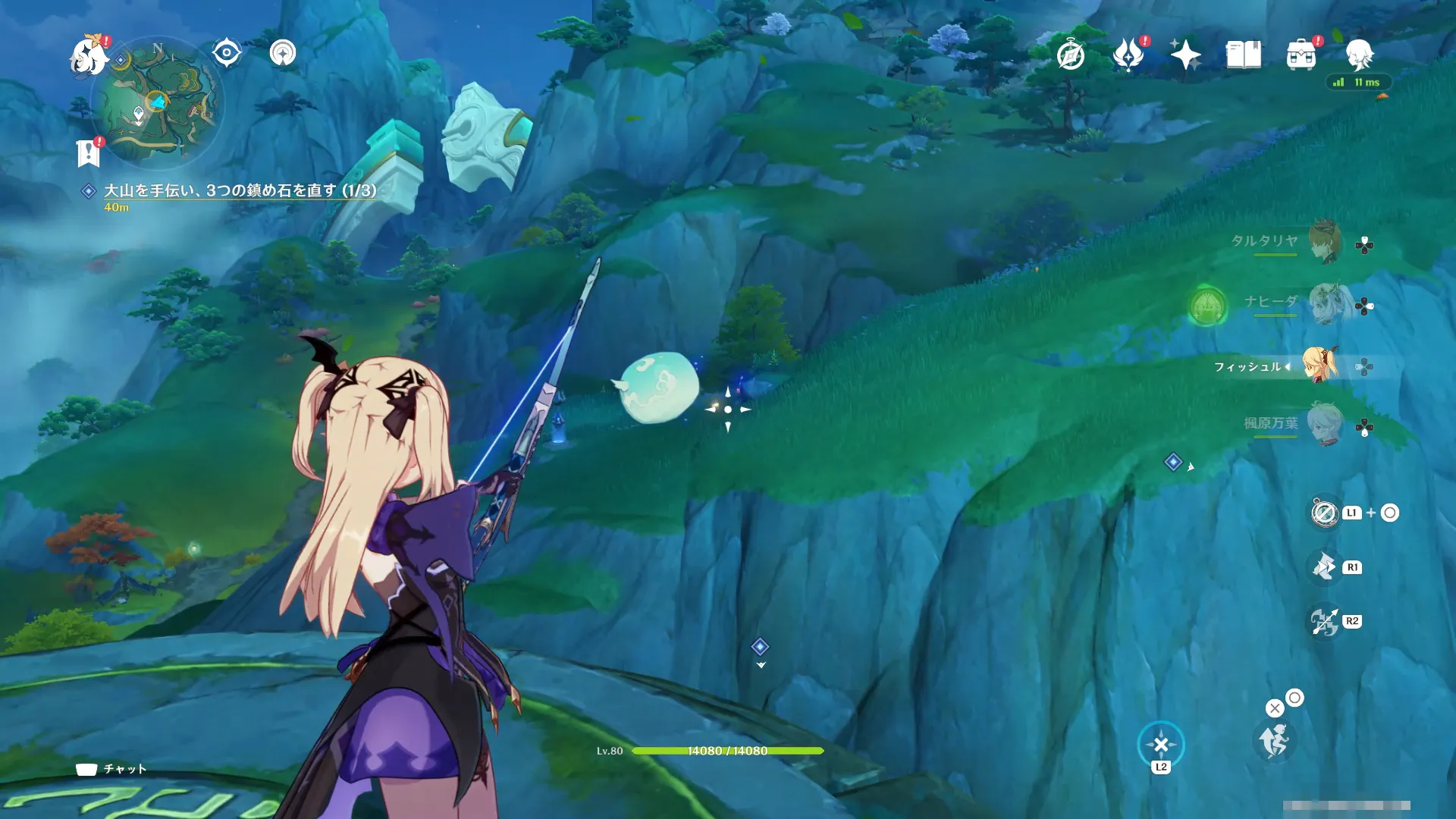Open the battle pass icon
The width and height of the screenshot is (1456, 819).
point(1128,55)
